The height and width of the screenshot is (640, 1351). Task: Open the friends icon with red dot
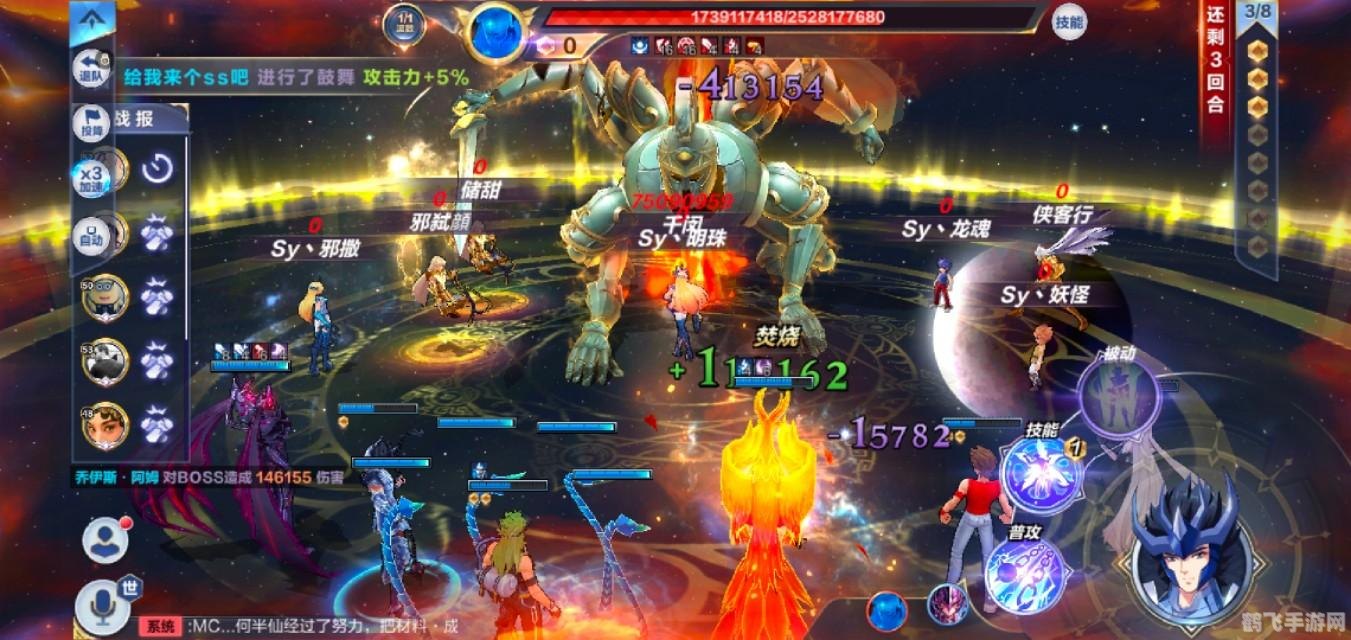(x=104, y=541)
